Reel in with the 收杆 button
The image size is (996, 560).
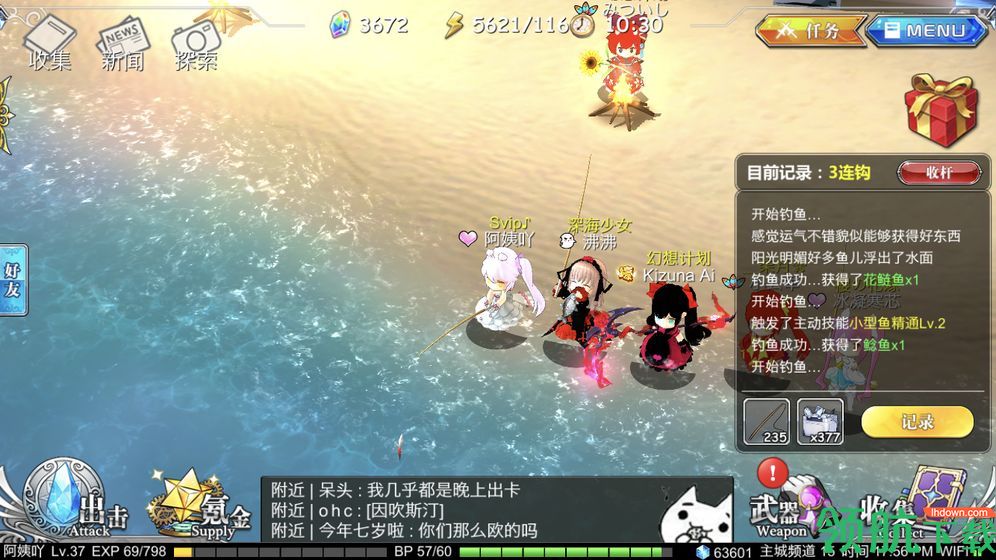(938, 172)
